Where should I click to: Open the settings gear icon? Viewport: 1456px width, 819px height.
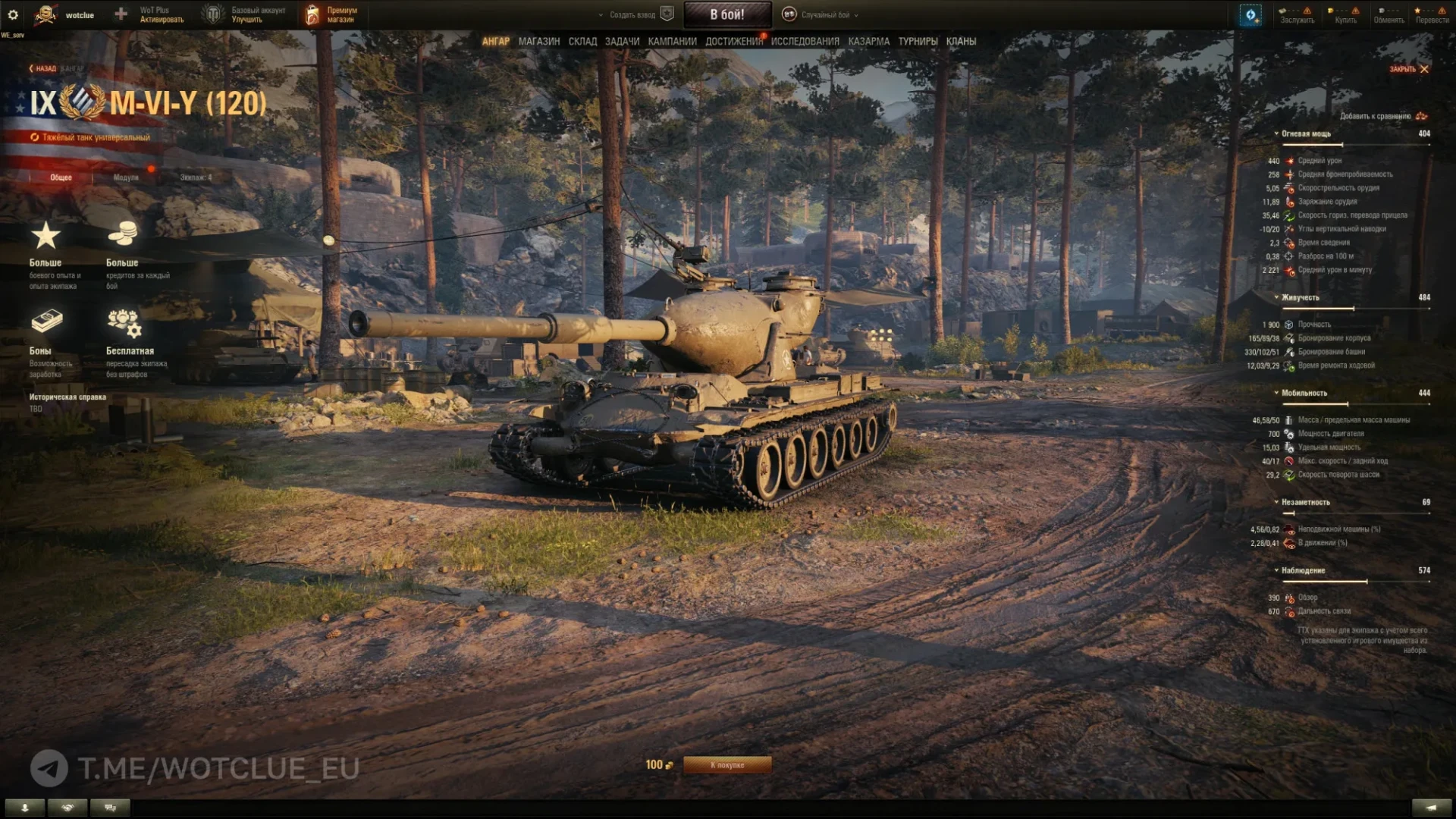(13, 14)
